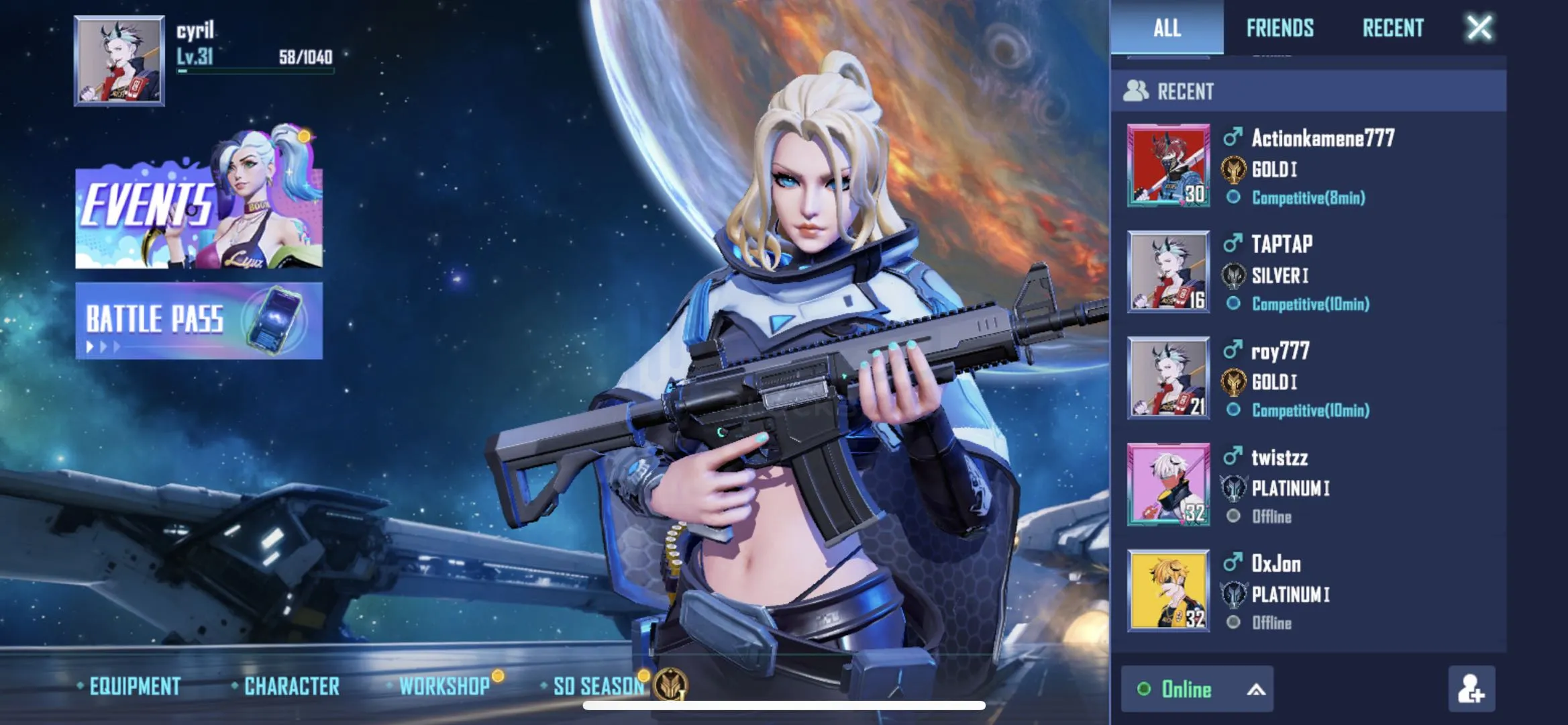Expand the Online status dropdown
Image resolution: width=1568 pixels, height=725 pixels.
1197,689
